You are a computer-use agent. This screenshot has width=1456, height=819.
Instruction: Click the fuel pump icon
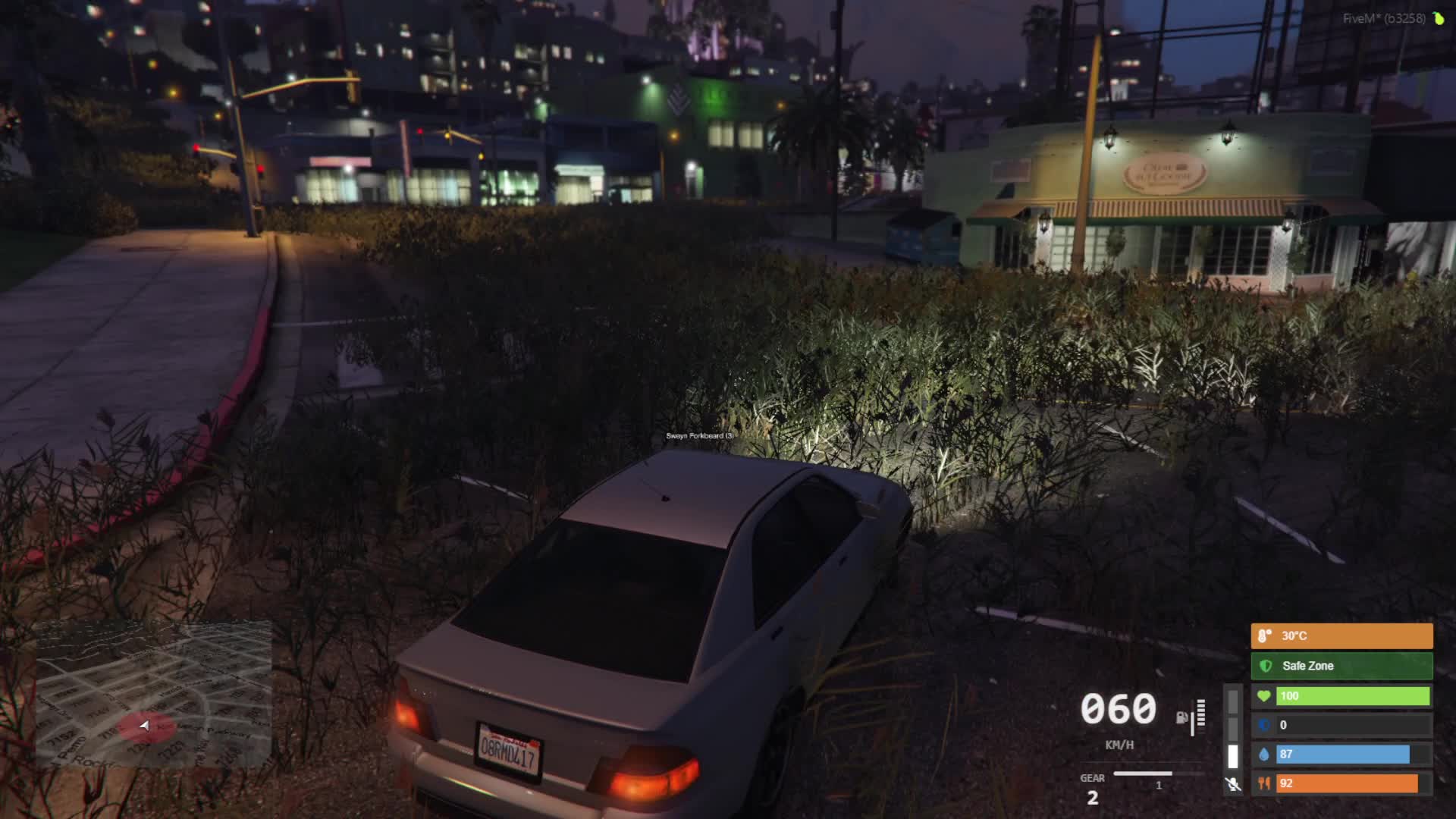[1181, 717]
